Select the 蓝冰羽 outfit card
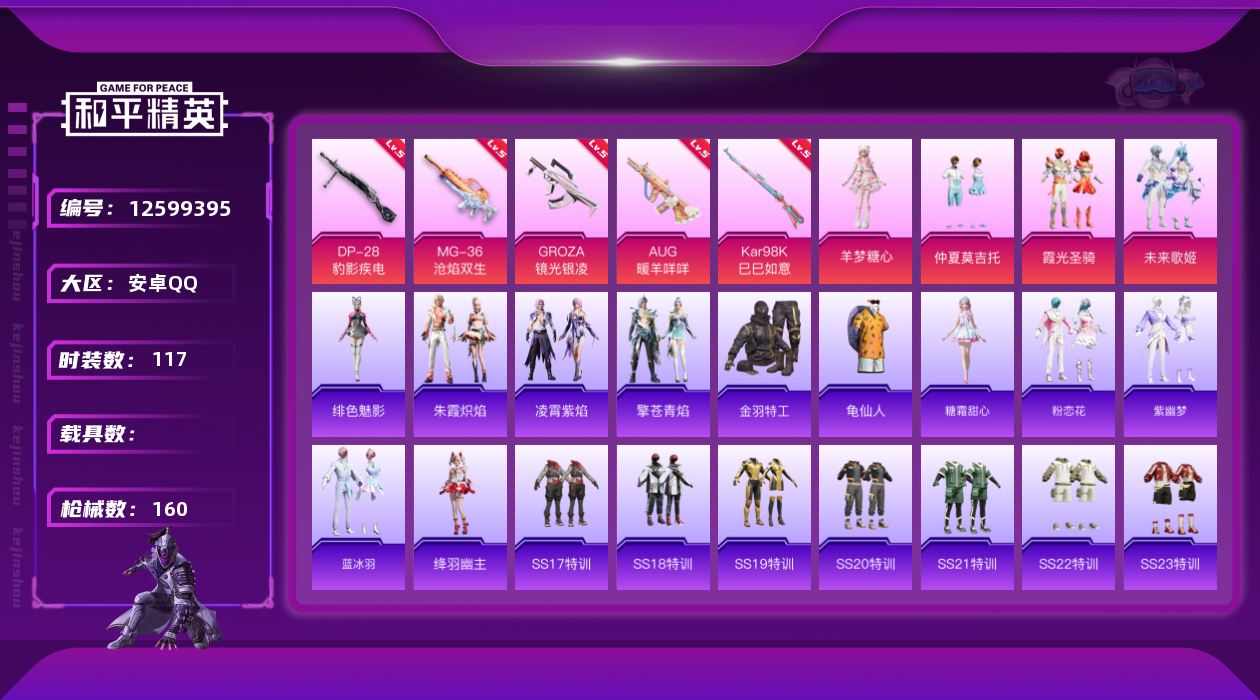 (358, 517)
